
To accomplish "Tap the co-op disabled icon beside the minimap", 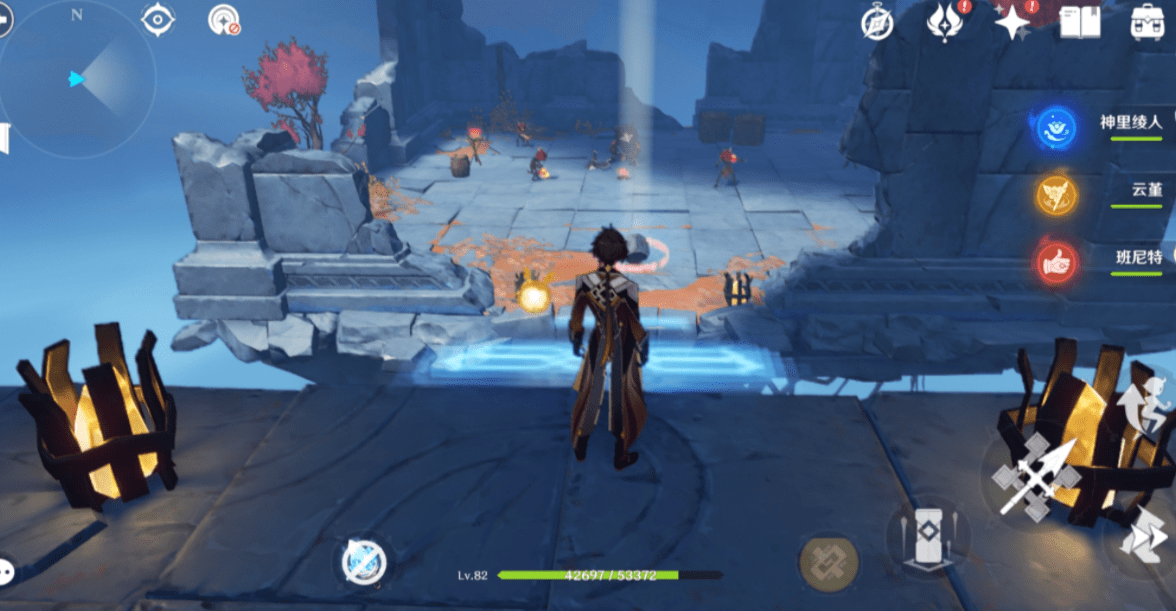I will [x=223, y=19].
